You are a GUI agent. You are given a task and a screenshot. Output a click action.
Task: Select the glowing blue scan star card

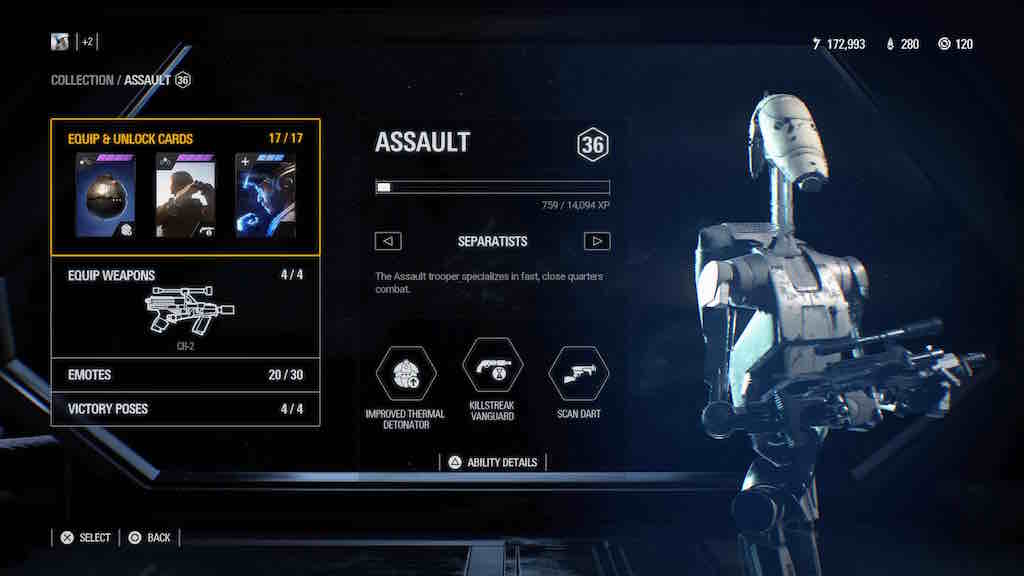pyautogui.click(x=265, y=195)
